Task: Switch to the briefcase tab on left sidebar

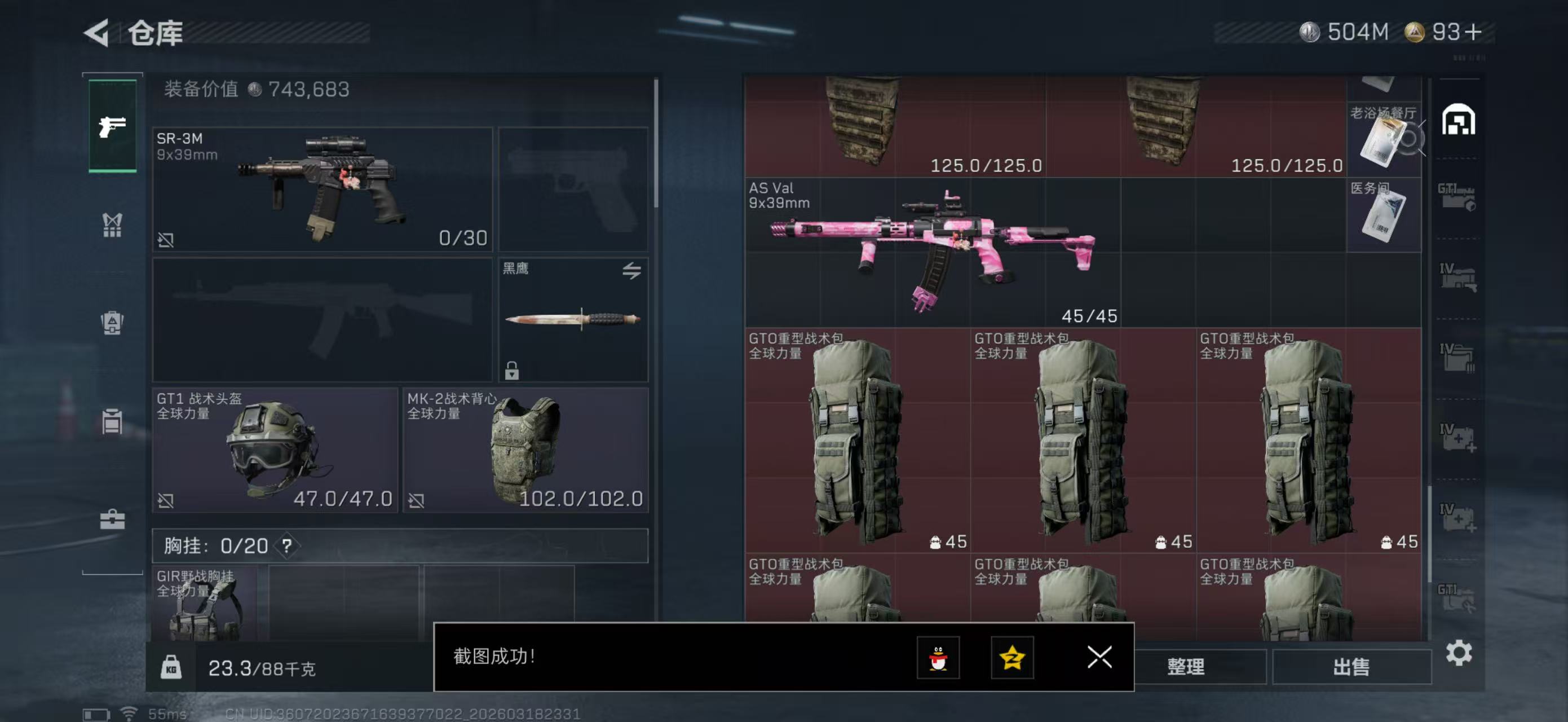Action: tap(112, 521)
